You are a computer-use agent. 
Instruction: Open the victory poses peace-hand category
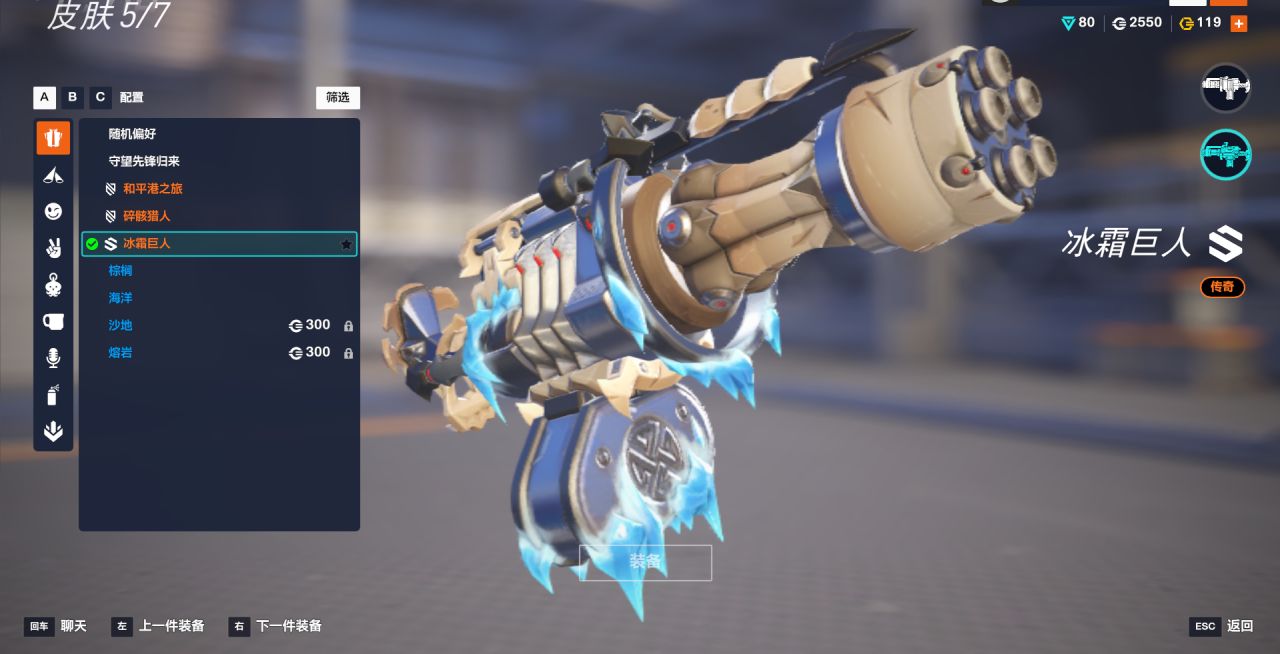tap(53, 248)
